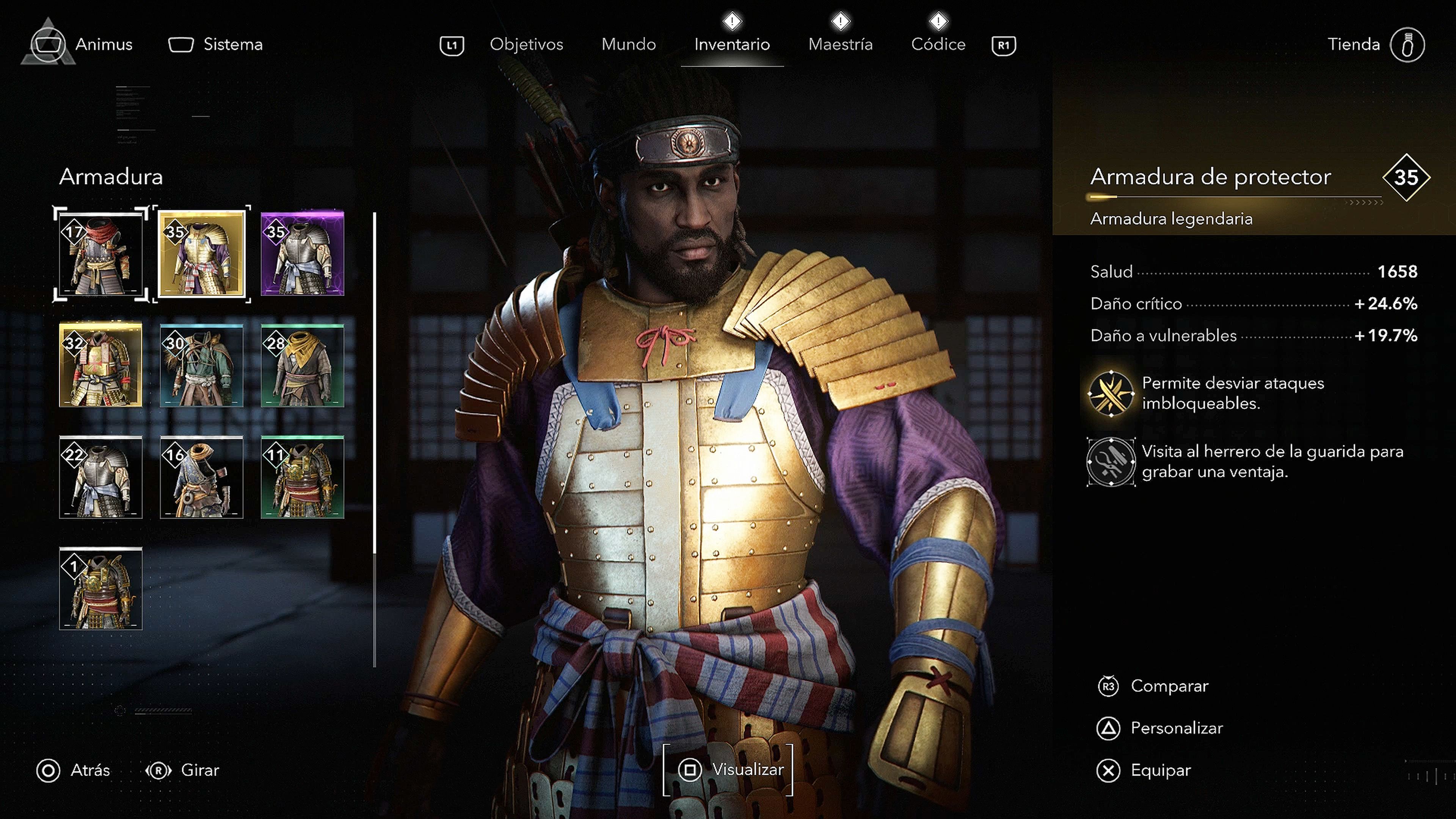Image resolution: width=1456 pixels, height=819 pixels.
Task: Select the purple level 35 armor
Action: pos(303,254)
